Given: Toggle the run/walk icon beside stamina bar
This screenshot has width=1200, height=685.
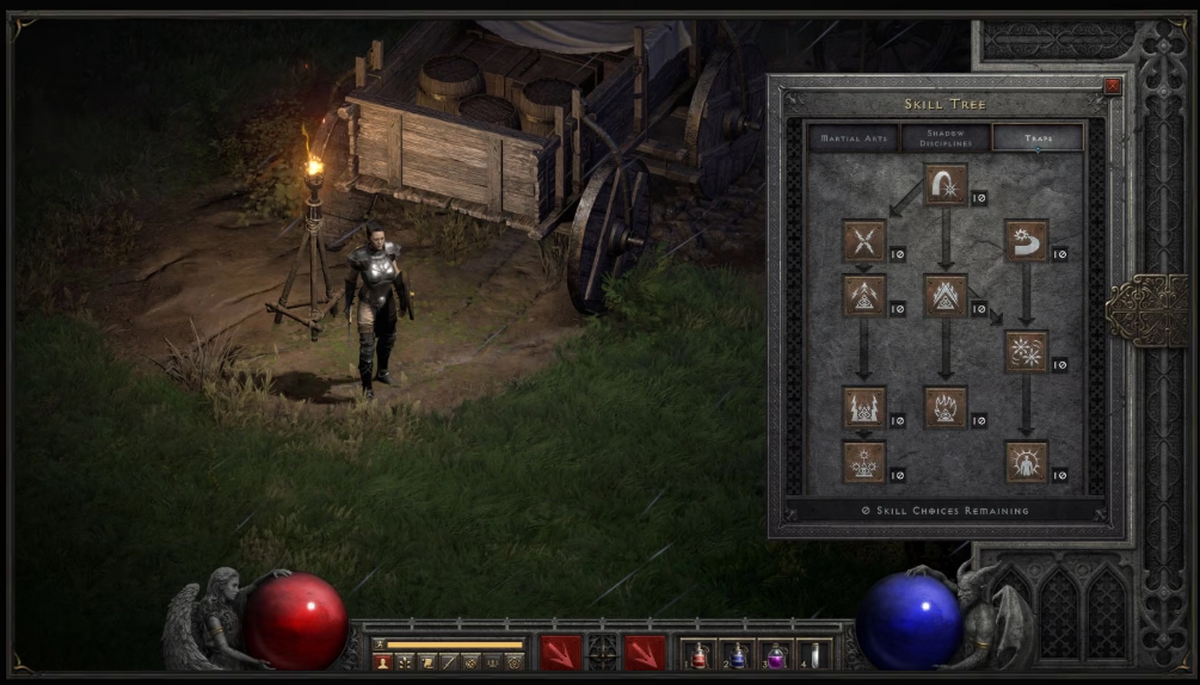Looking at the screenshot, I should [x=378, y=645].
